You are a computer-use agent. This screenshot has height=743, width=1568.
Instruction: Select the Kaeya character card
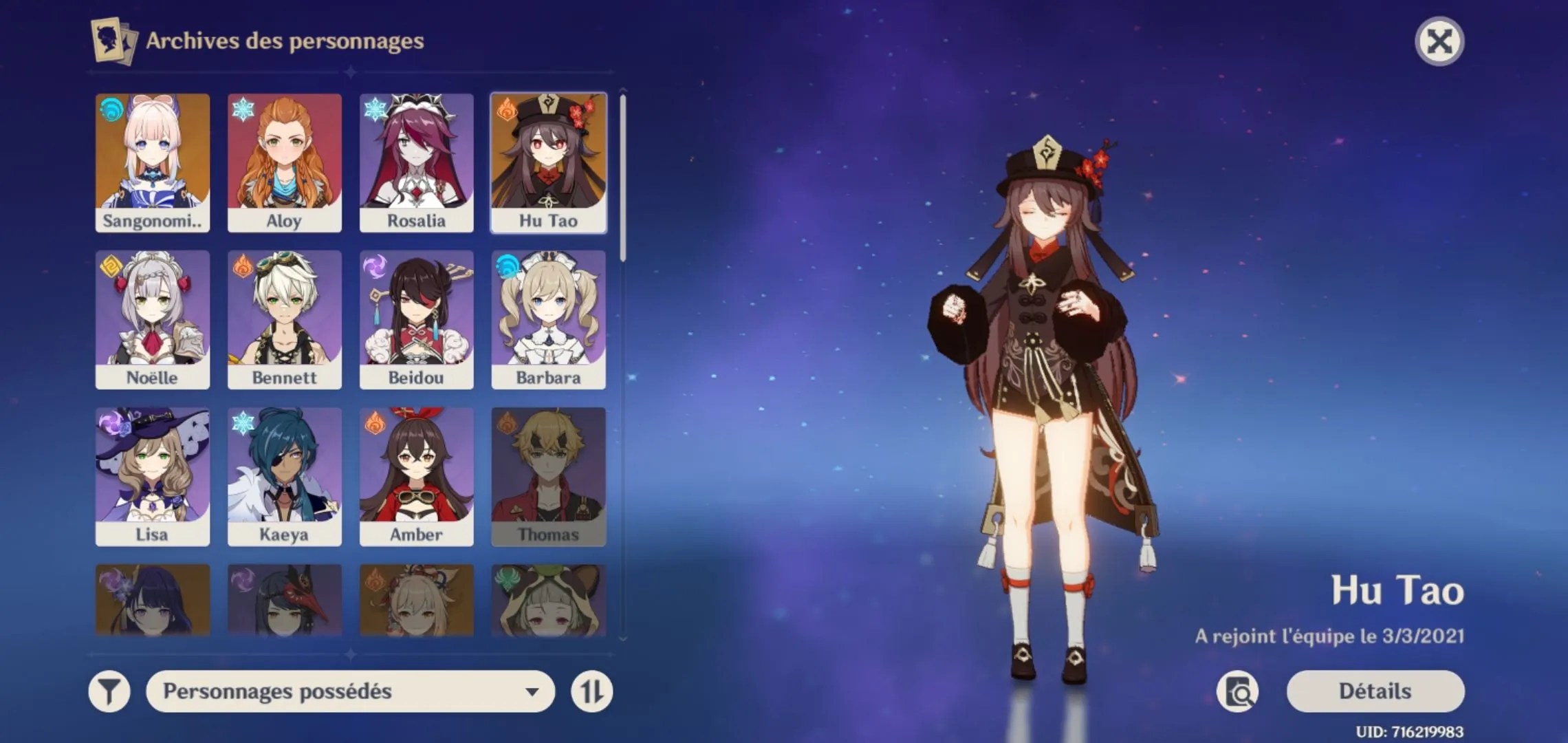[284, 477]
